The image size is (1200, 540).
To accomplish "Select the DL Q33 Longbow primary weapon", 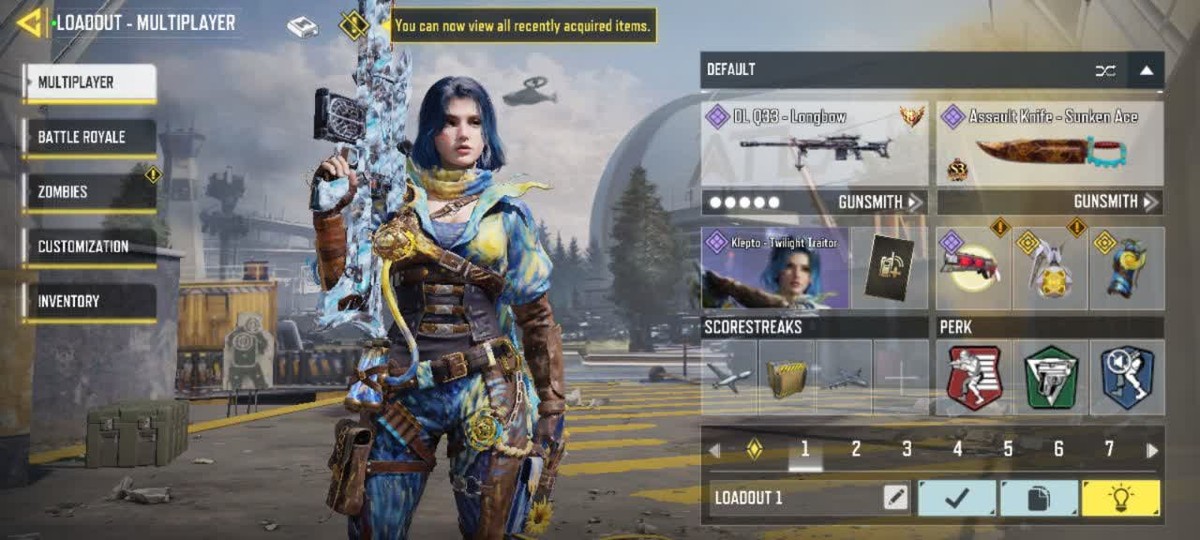I will pyautogui.click(x=814, y=144).
